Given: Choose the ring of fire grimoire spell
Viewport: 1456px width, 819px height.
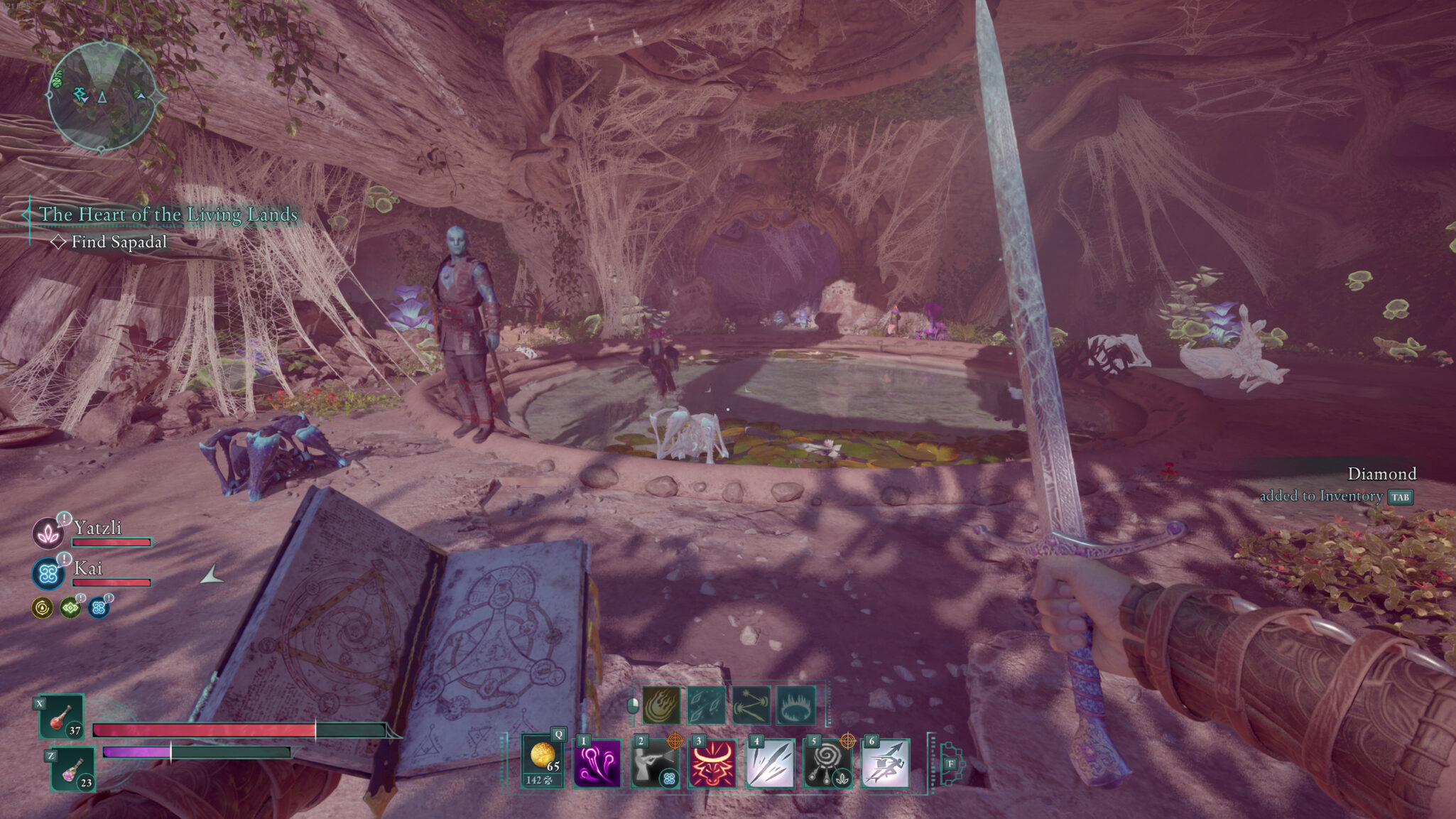Looking at the screenshot, I should tap(796, 705).
